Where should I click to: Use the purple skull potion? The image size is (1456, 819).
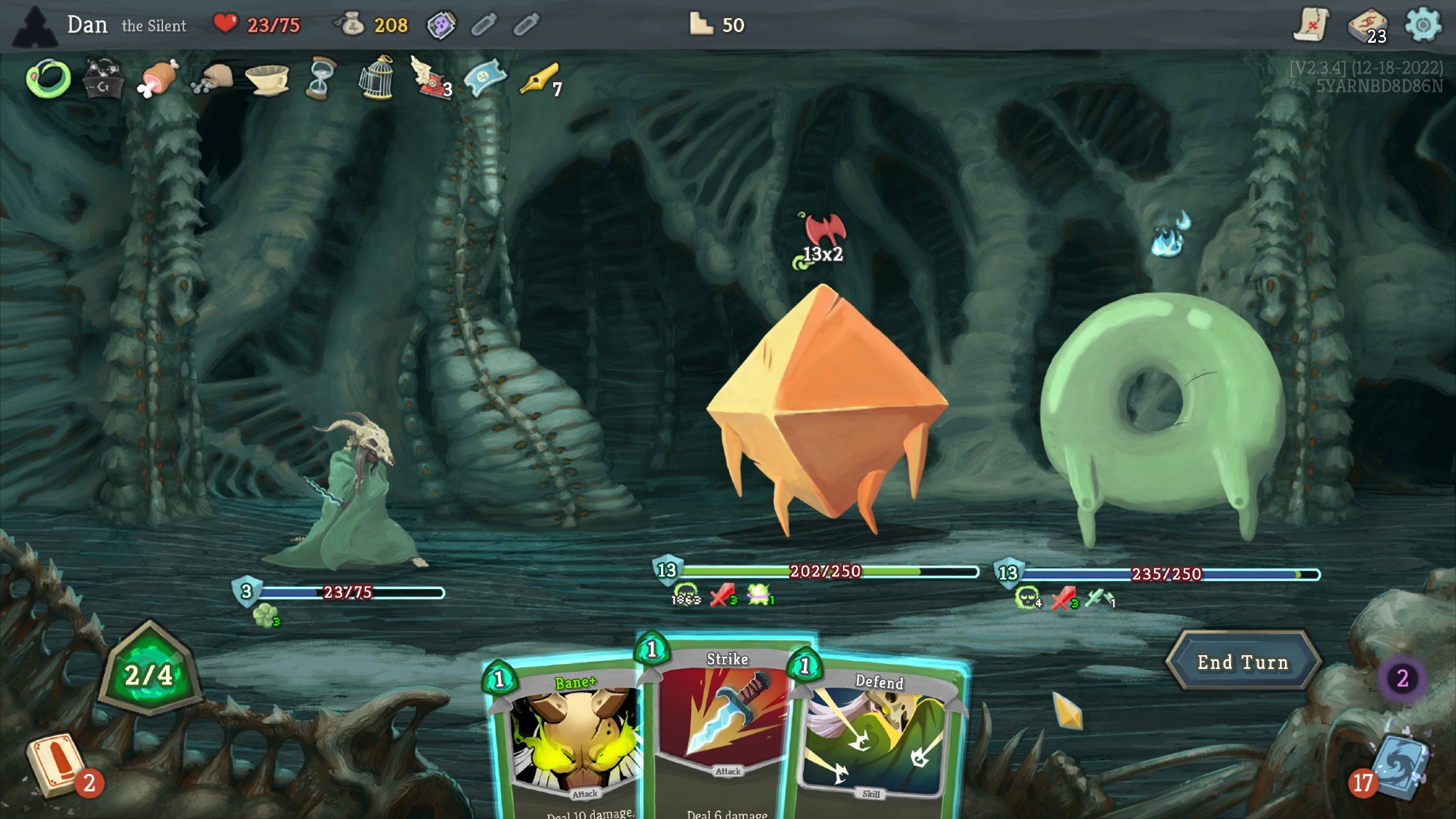tap(440, 25)
